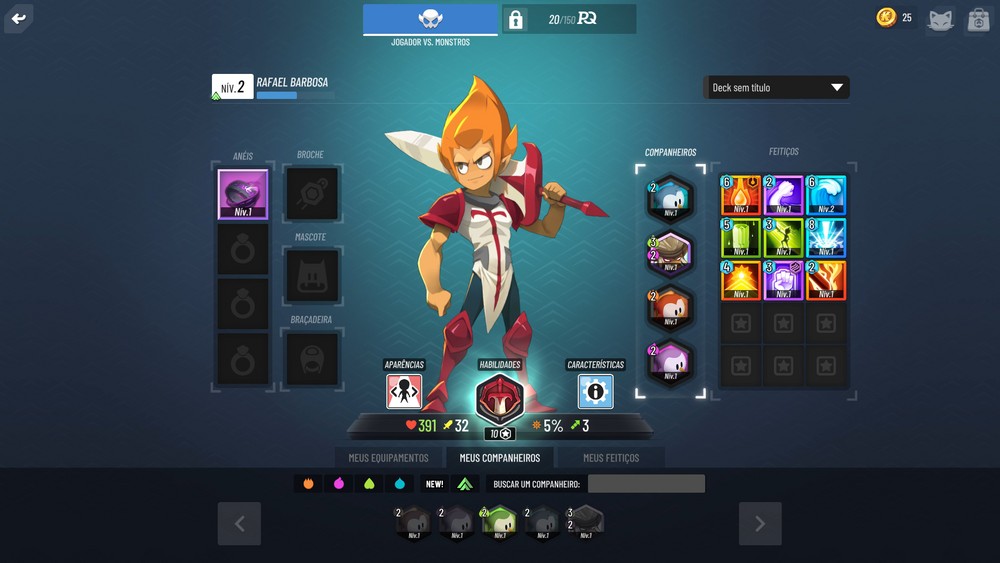
Task: Select the empty Broche slot
Action: point(312,193)
